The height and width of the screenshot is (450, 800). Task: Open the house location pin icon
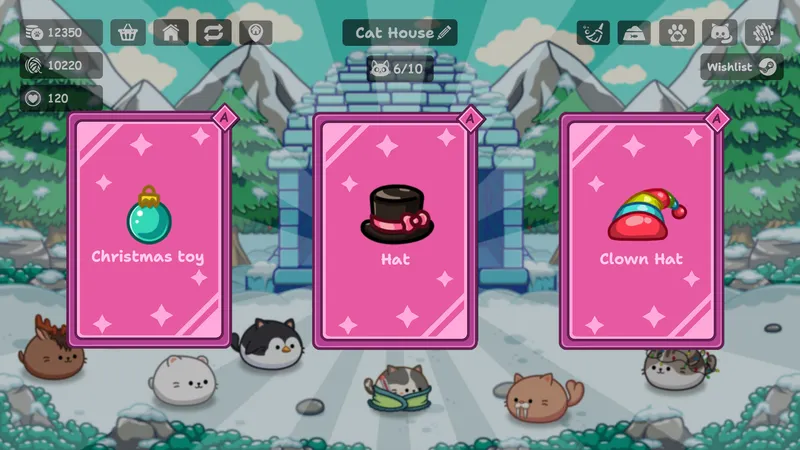point(256,32)
